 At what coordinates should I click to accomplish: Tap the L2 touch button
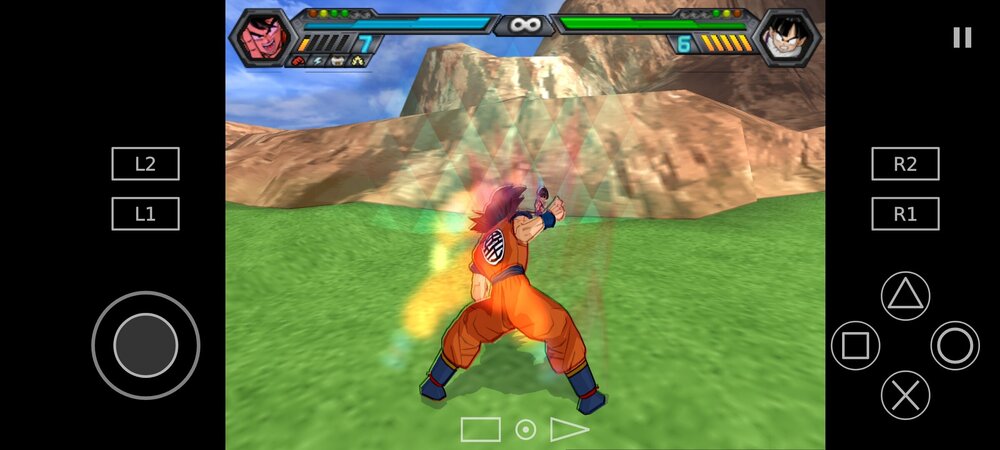tap(145, 164)
